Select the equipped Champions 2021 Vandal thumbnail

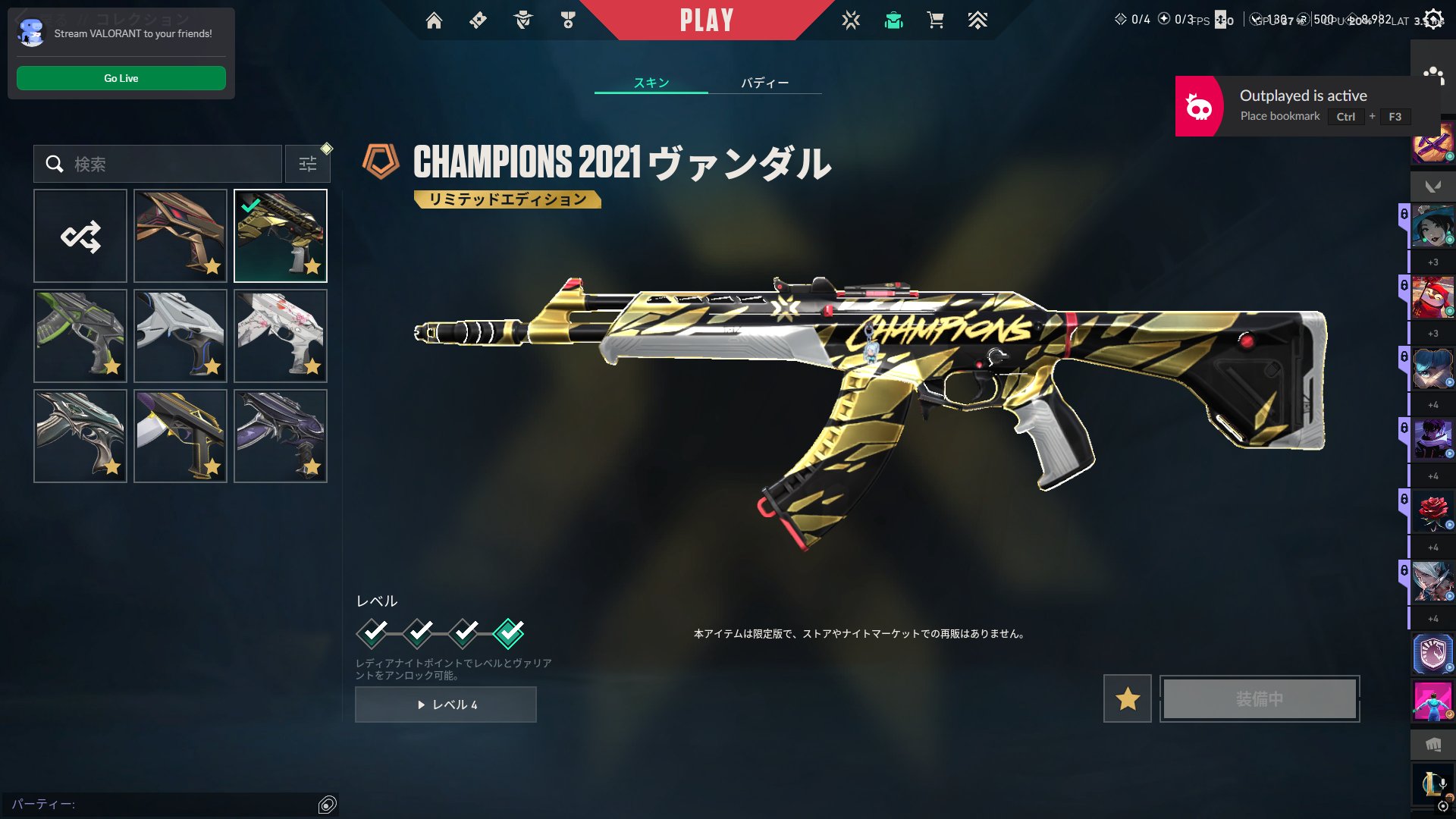point(281,236)
